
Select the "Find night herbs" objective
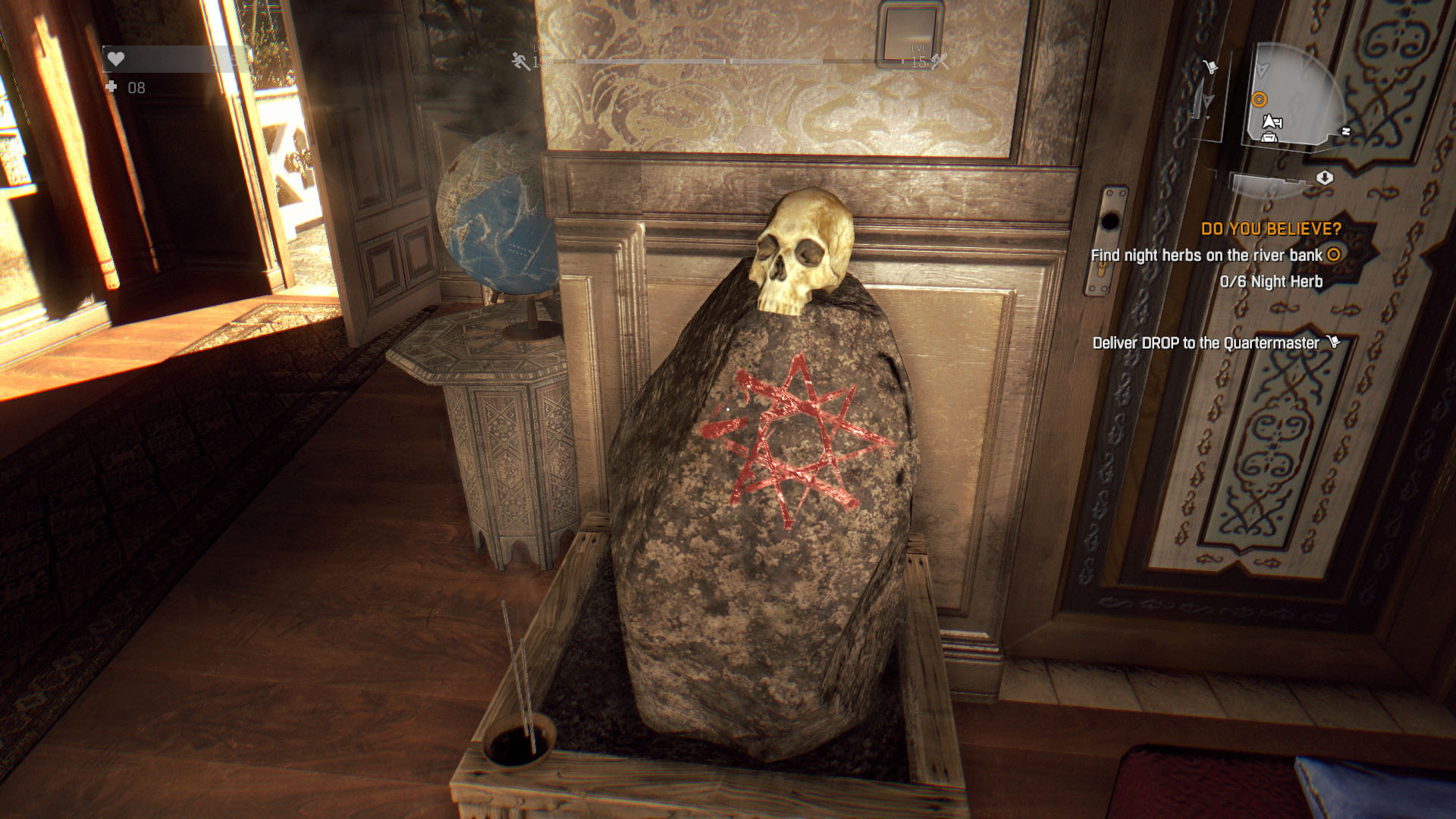(1206, 256)
